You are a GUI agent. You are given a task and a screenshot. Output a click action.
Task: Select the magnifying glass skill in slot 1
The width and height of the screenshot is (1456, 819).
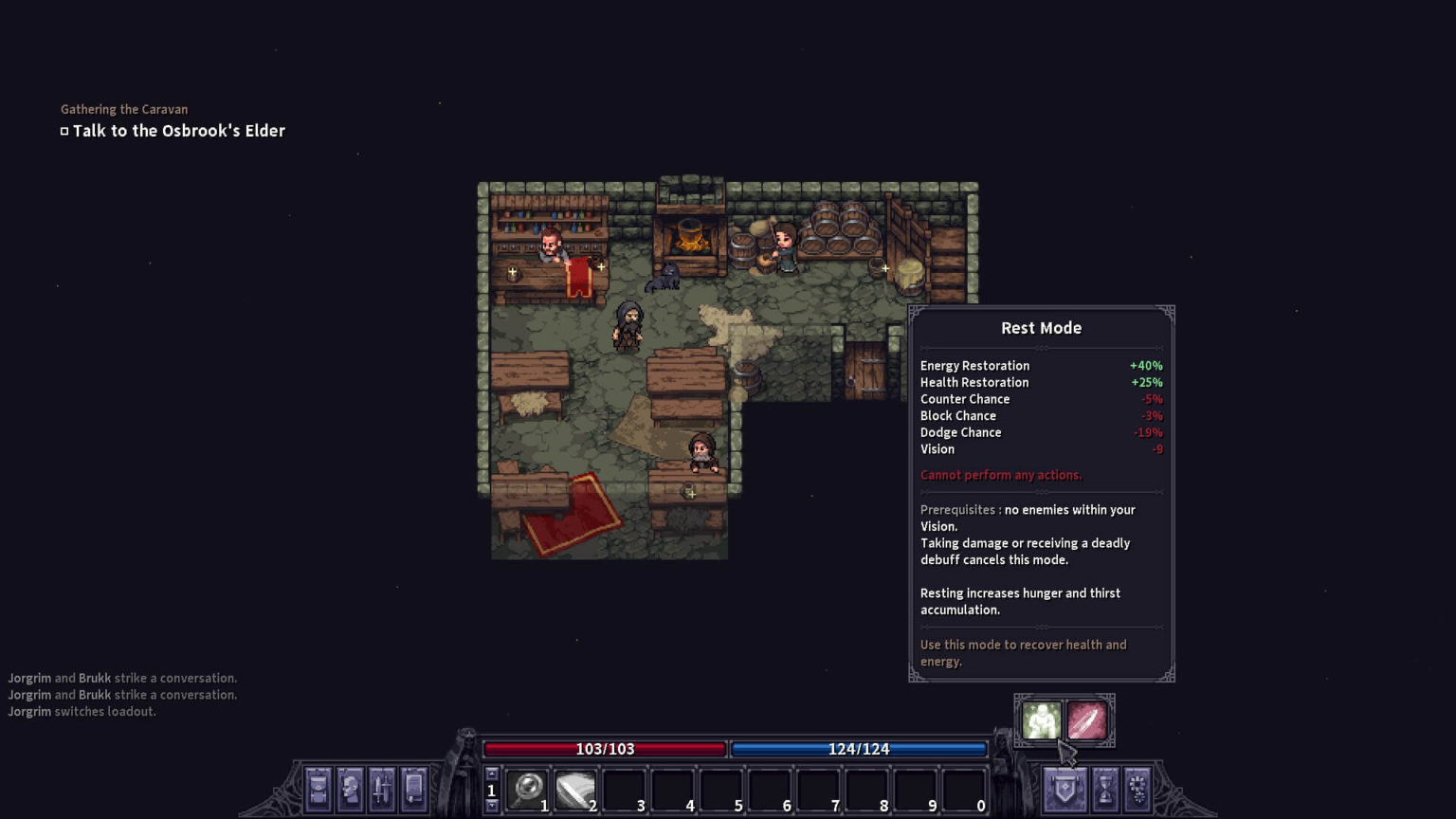[527, 789]
